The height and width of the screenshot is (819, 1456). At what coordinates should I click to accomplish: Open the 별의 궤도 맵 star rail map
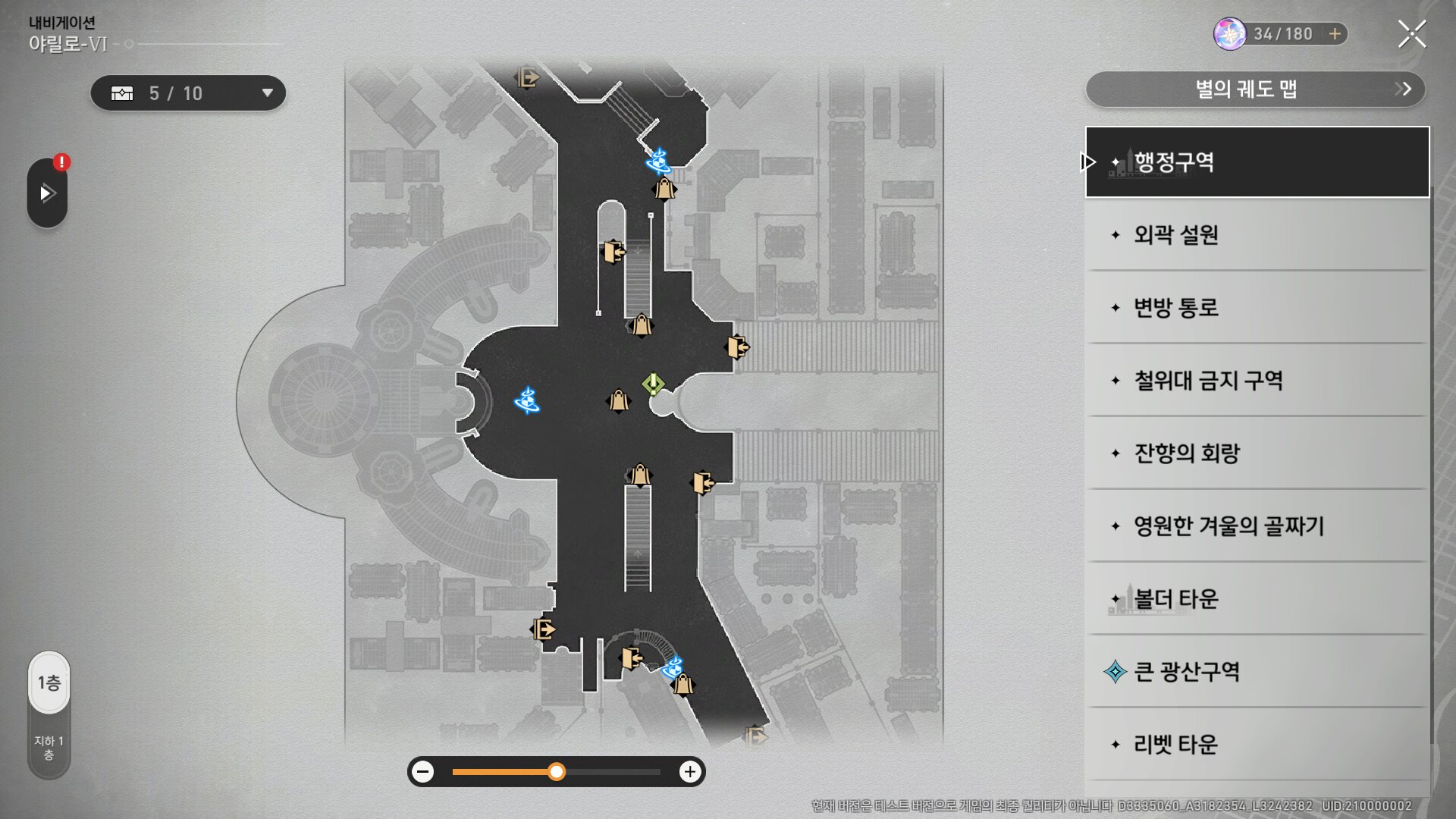tap(1255, 89)
